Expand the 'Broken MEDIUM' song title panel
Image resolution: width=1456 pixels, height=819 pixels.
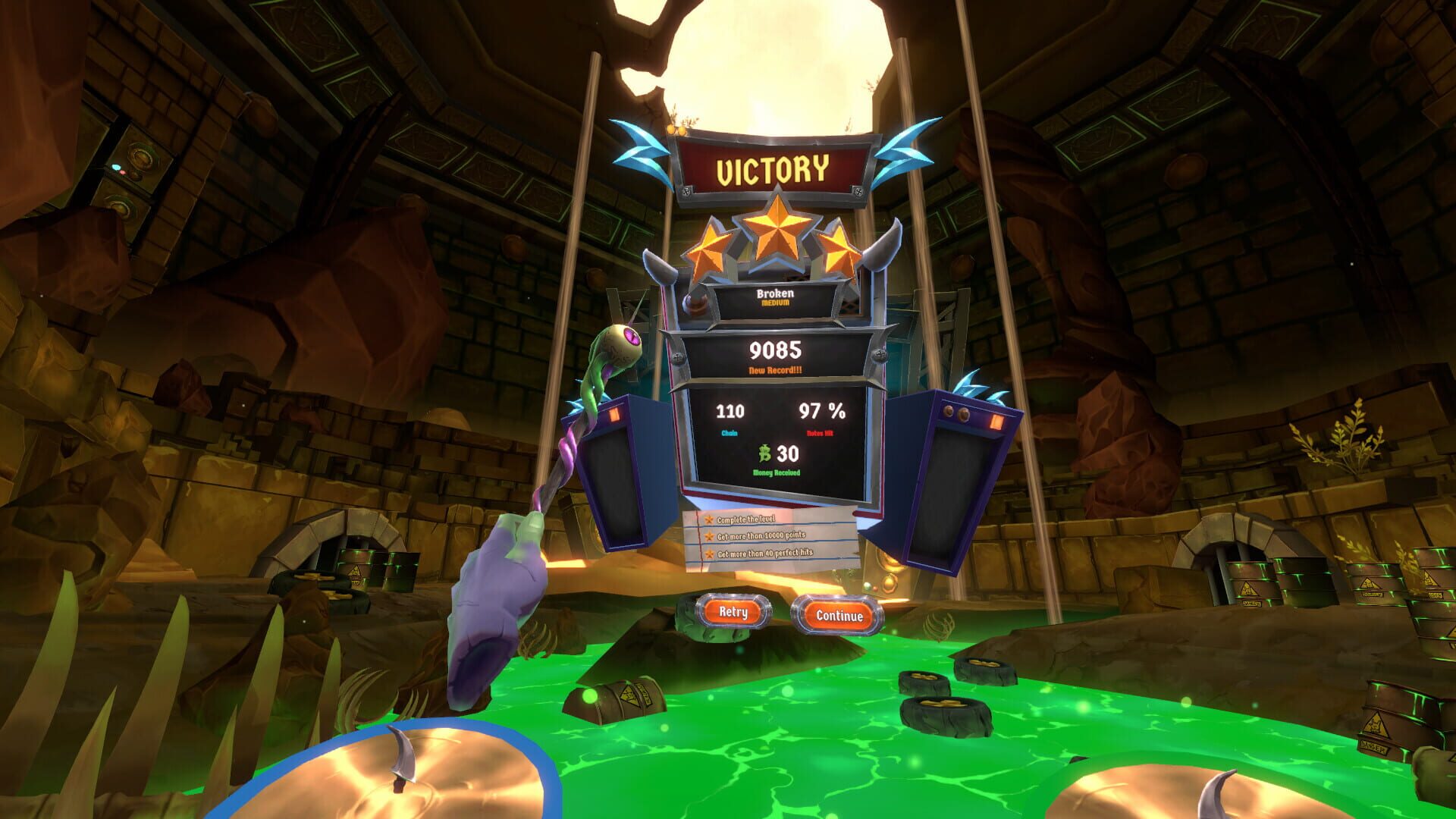tap(775, 297)
